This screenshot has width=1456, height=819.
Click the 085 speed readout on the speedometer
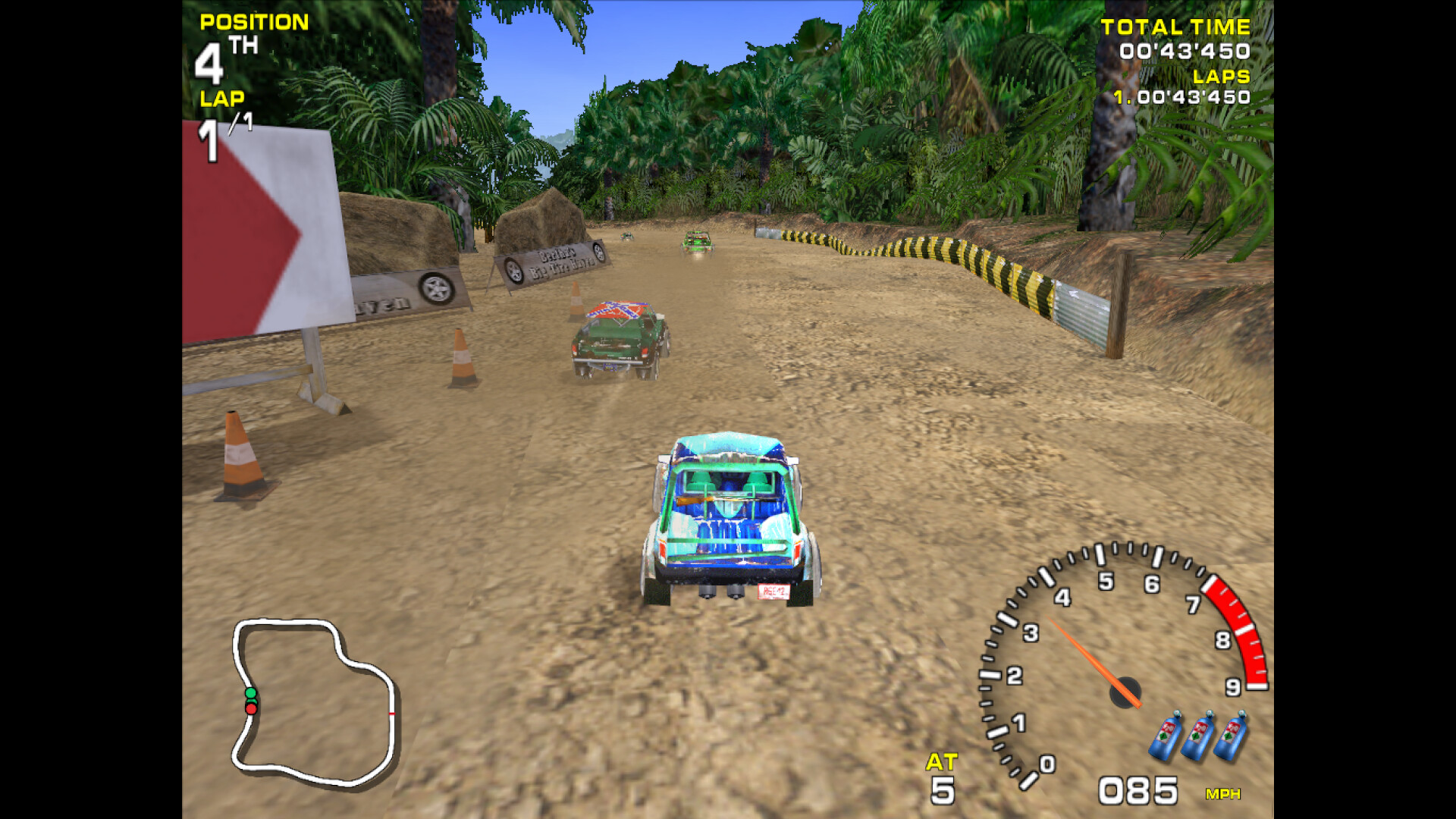(1137, 789)
